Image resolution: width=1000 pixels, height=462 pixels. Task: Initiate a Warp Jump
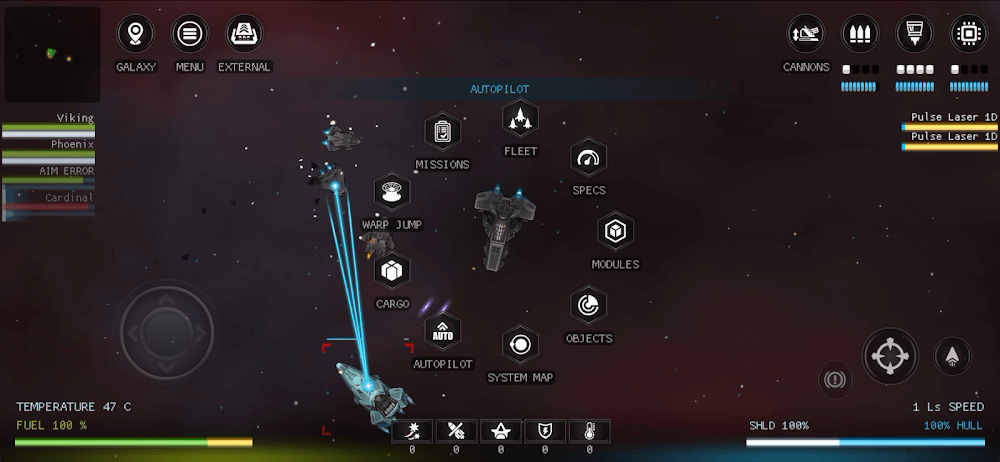coord(392,191)
